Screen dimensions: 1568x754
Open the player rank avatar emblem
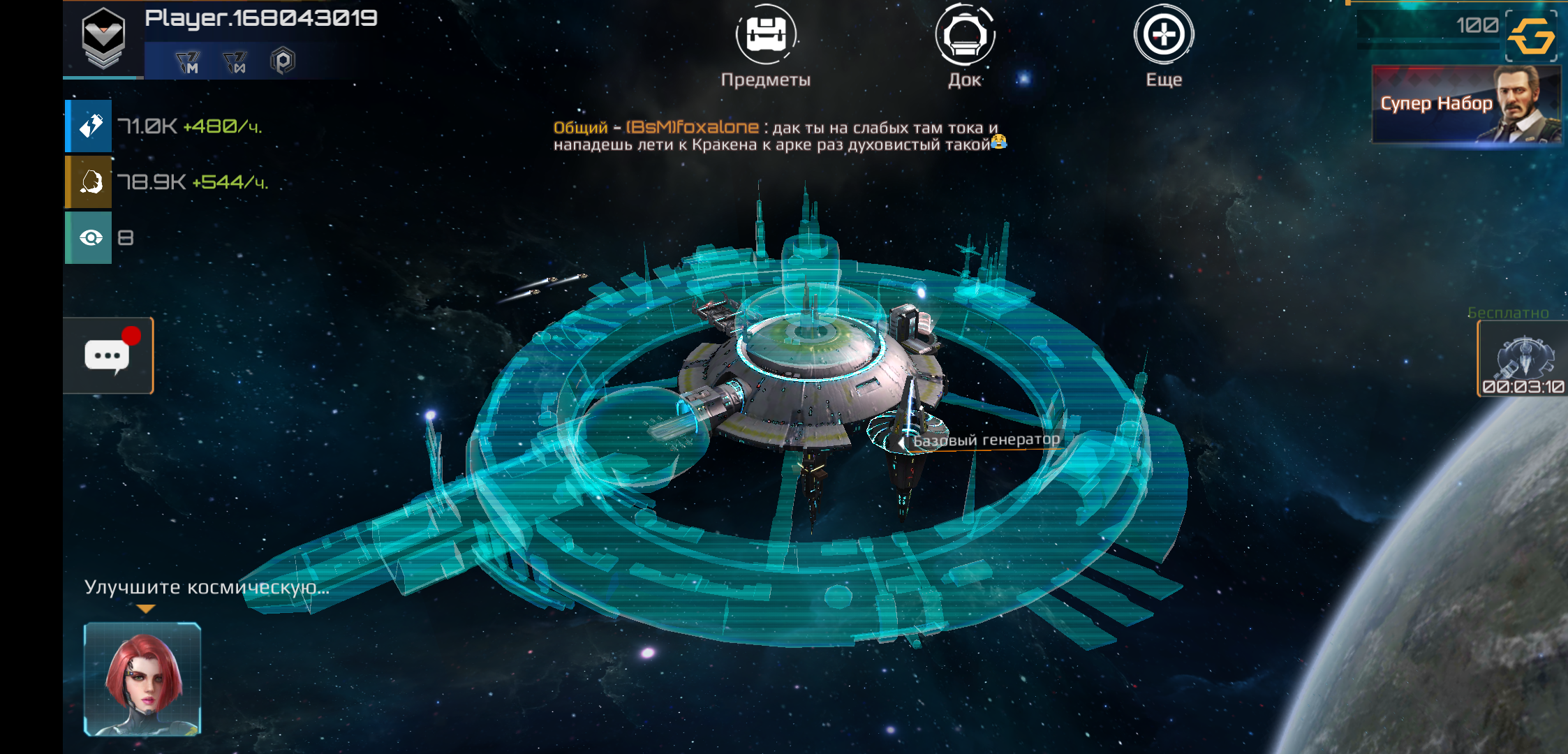tap(103, 39)
